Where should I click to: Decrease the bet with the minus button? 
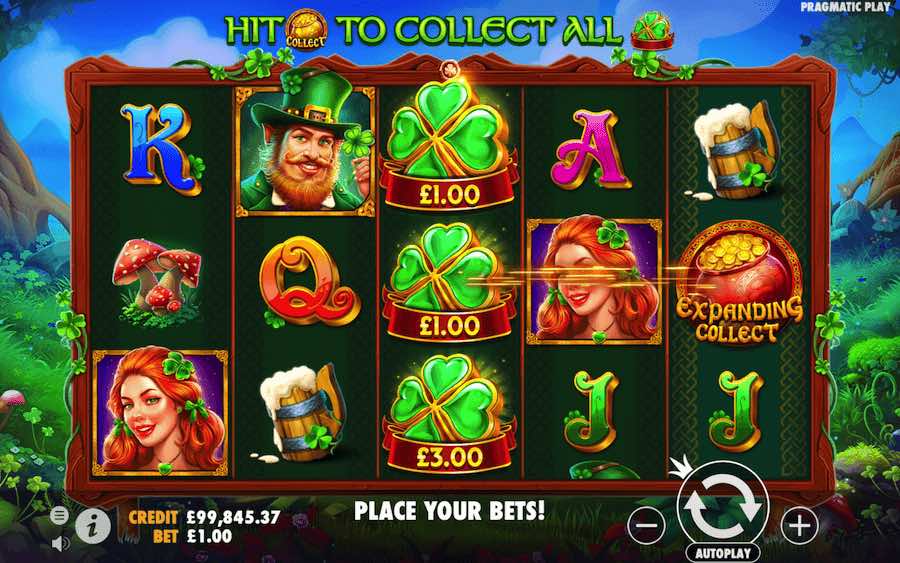pyautogui.click(x=648, y=522)
